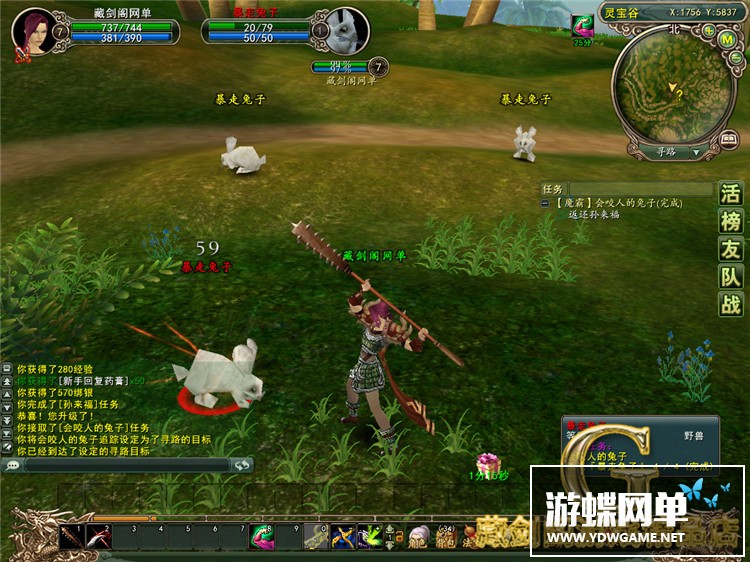The width and height of the screenshot is (750, 562).
Task: Click the 寻路 pathfinding button
Action: 665,152
